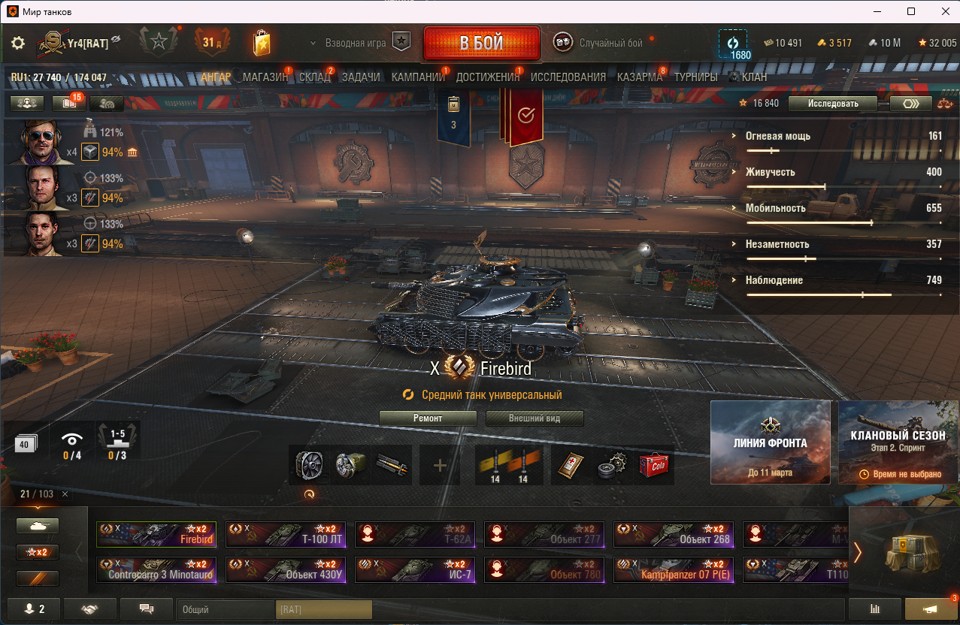
Task: Open the Внешний вид customization
Action: (534, 418)
